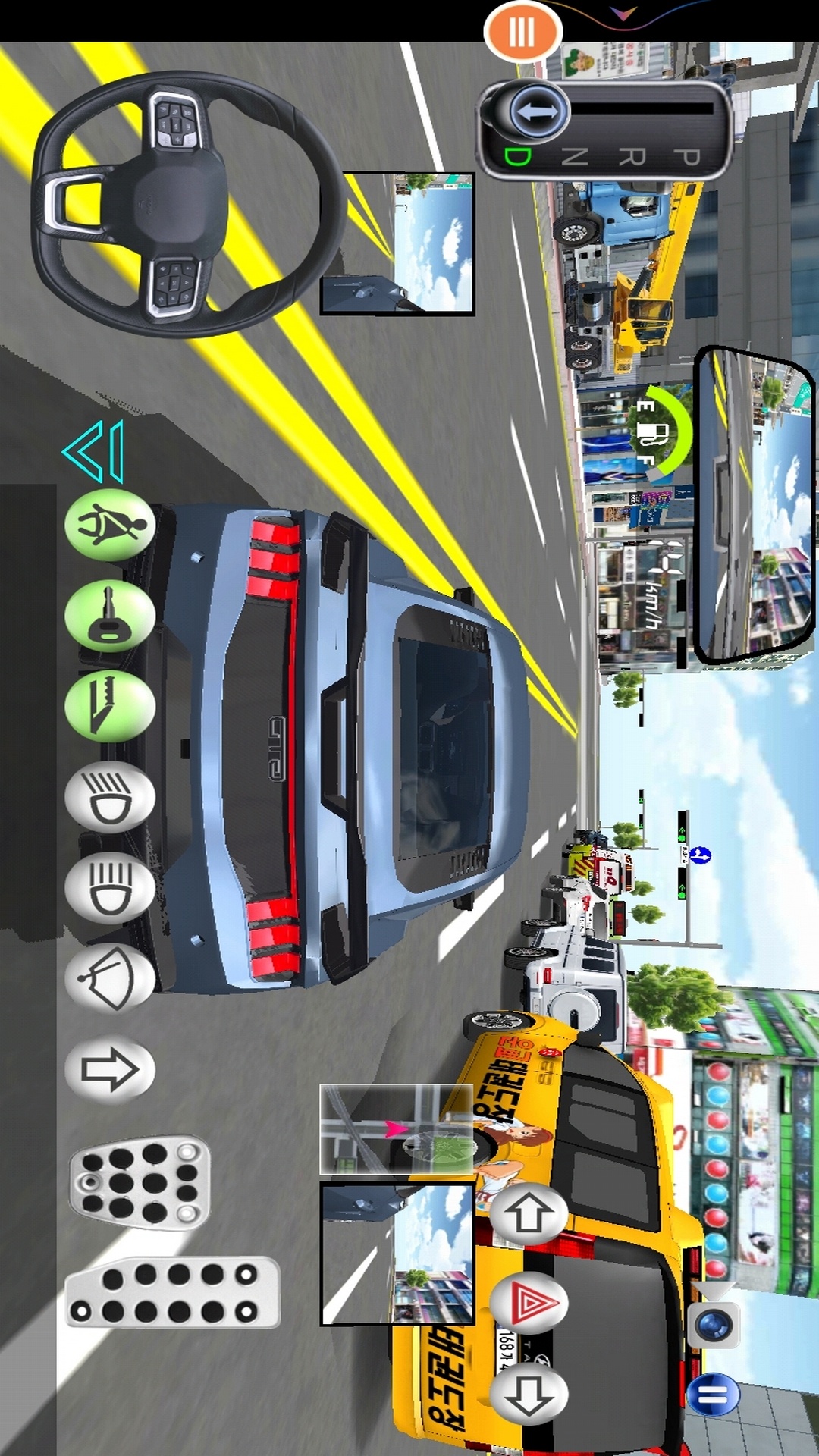Collapse the side button panel with the chevrons

tap(95, 452)
